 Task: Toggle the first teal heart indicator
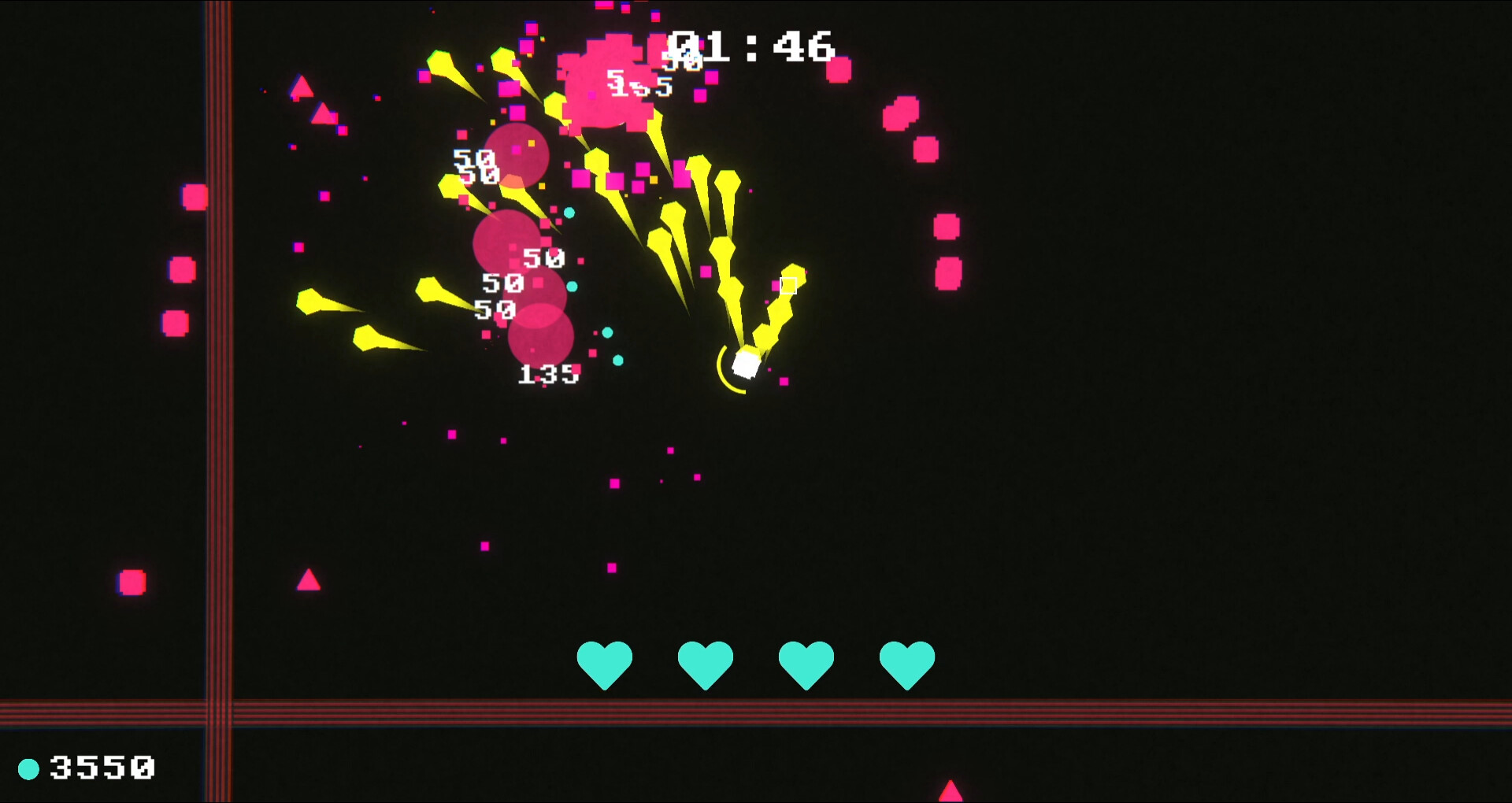(x=604, y=665)
